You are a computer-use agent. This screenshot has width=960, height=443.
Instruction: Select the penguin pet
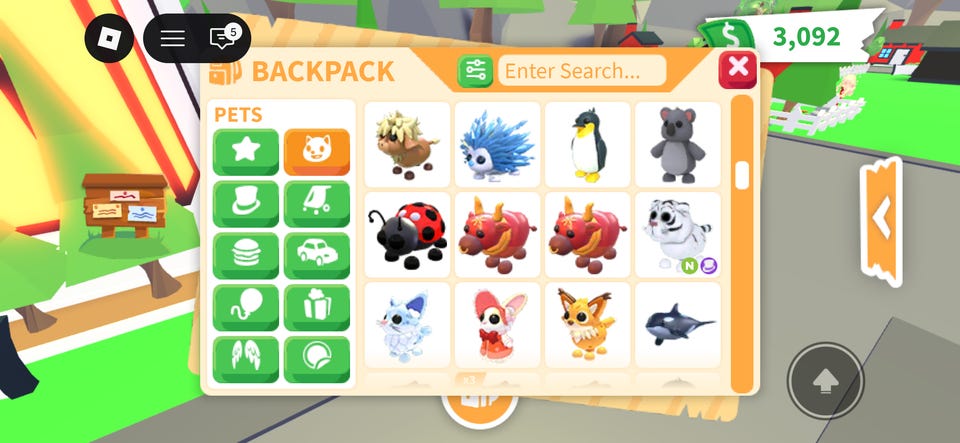(x=587, y=144)
